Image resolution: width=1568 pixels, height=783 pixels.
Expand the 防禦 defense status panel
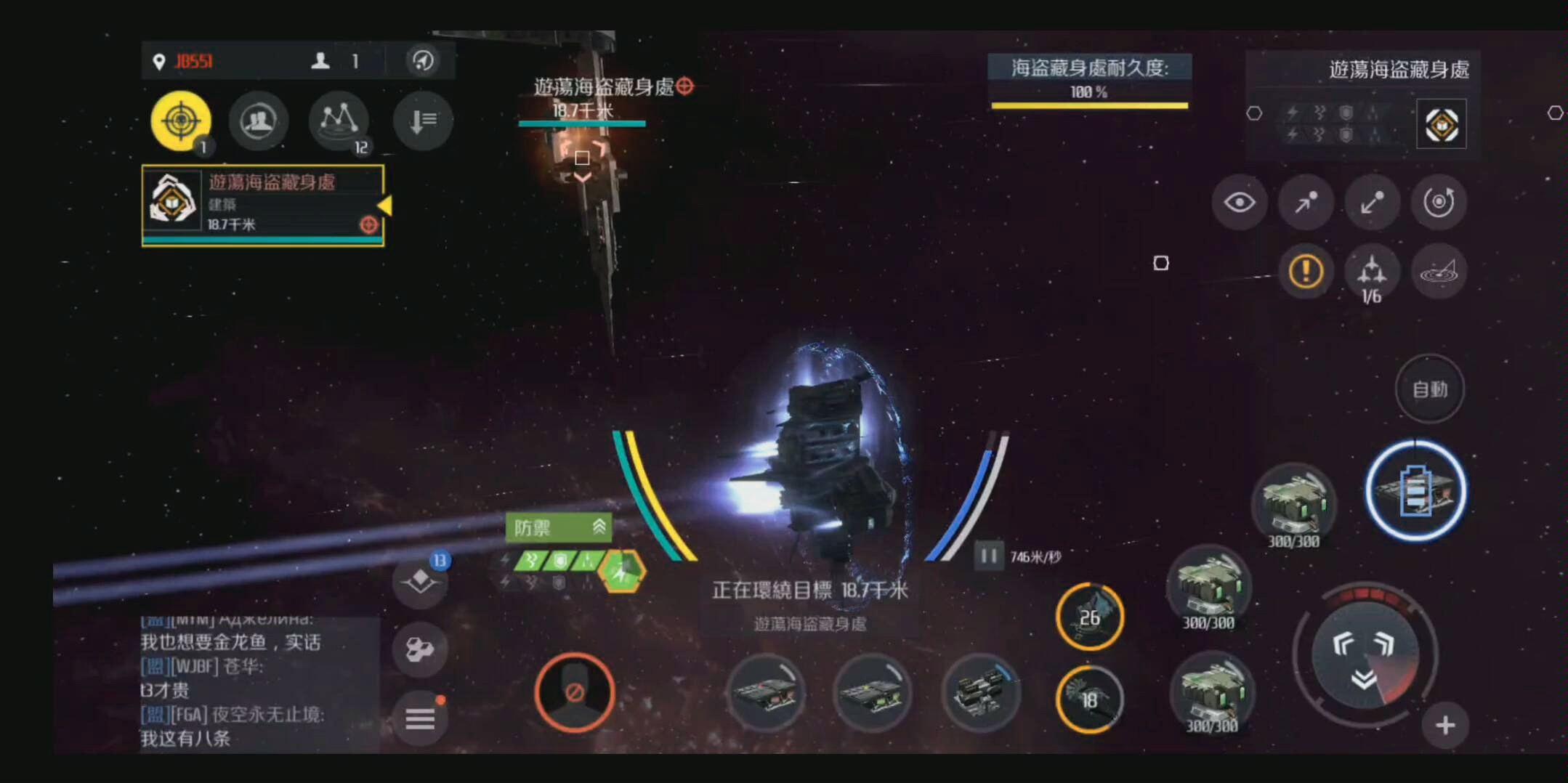[558, 527]
